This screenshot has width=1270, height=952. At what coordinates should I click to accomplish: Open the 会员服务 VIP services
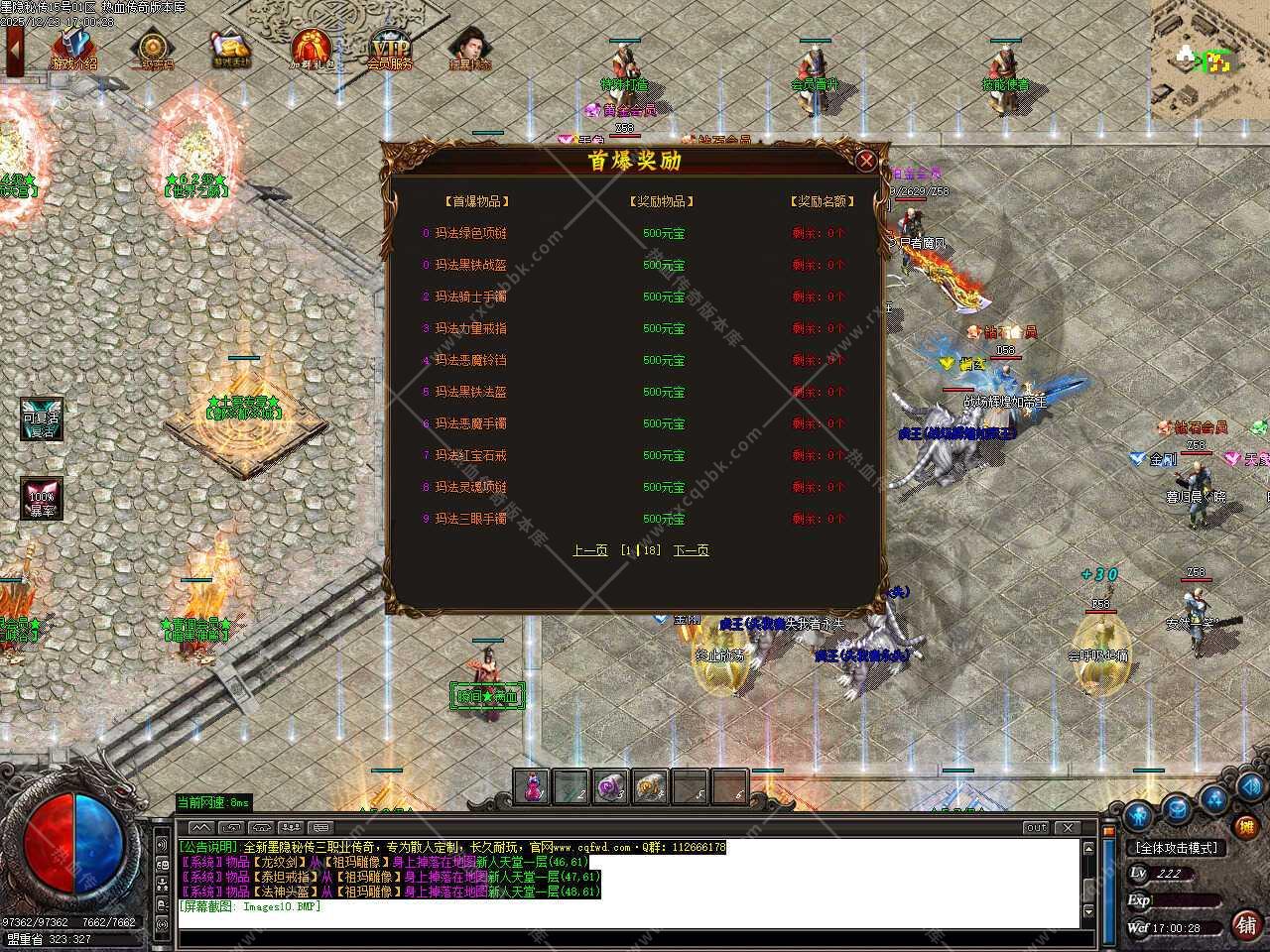[x=389, y=49]
